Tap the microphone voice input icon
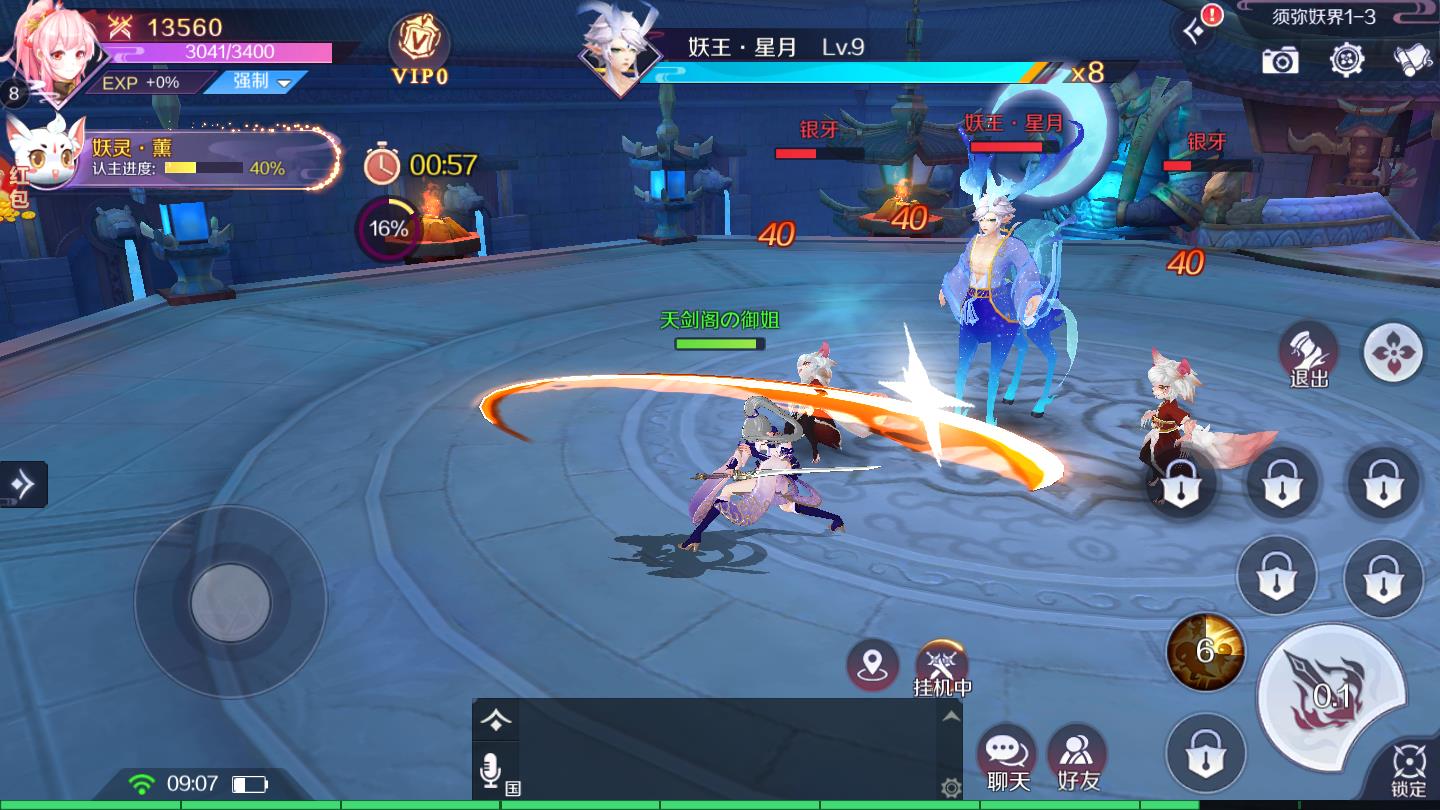The image size is (1440, 810). pos(490,771)
